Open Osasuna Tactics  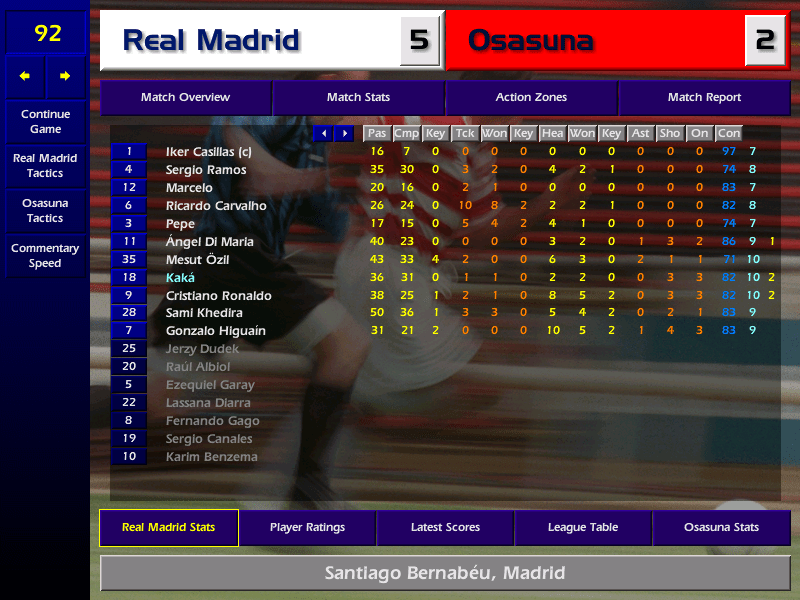tap(45, 210)
